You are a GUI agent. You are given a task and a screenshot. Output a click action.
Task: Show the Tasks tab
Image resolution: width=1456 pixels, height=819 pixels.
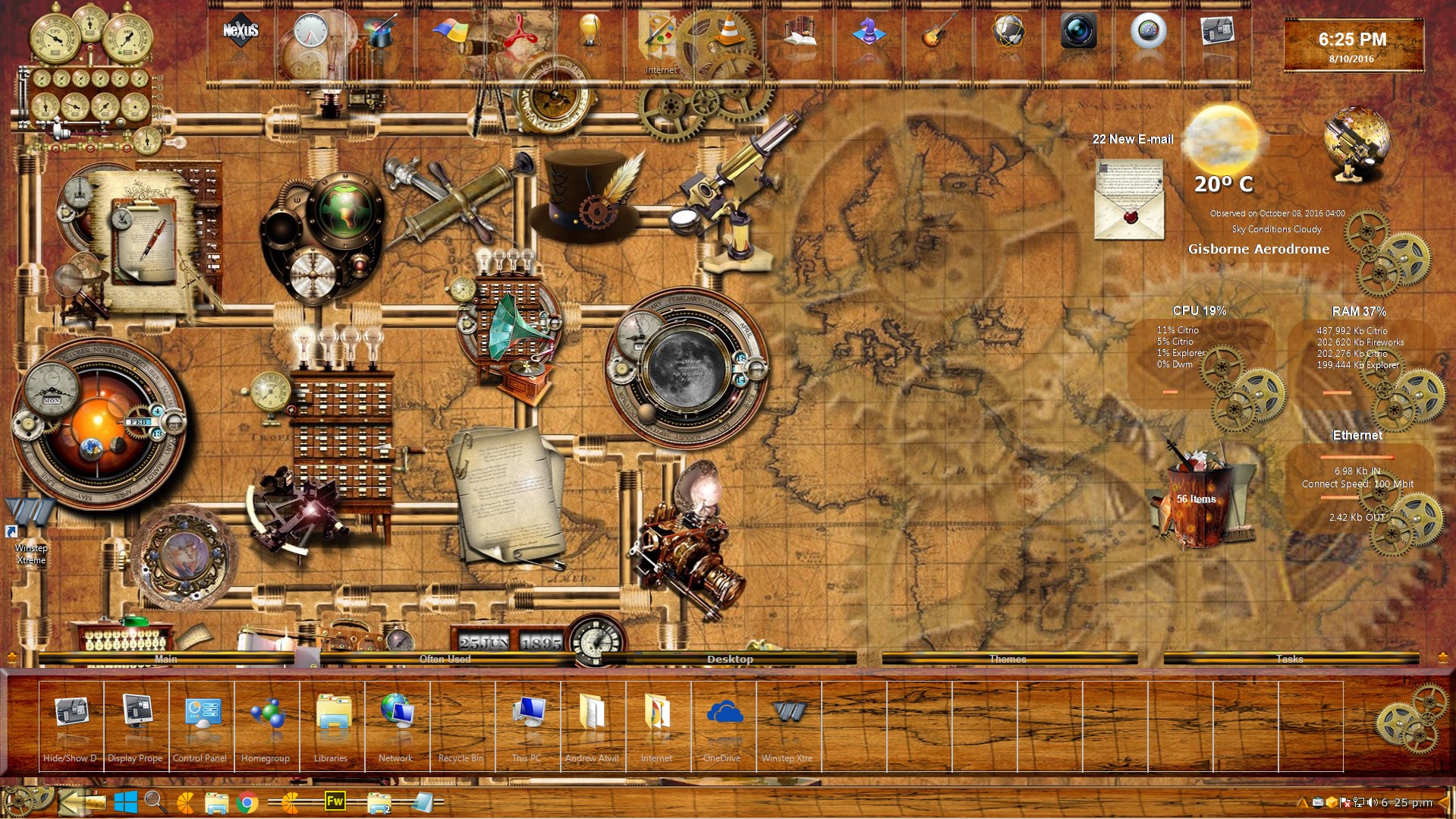[x=1289, y=659]
